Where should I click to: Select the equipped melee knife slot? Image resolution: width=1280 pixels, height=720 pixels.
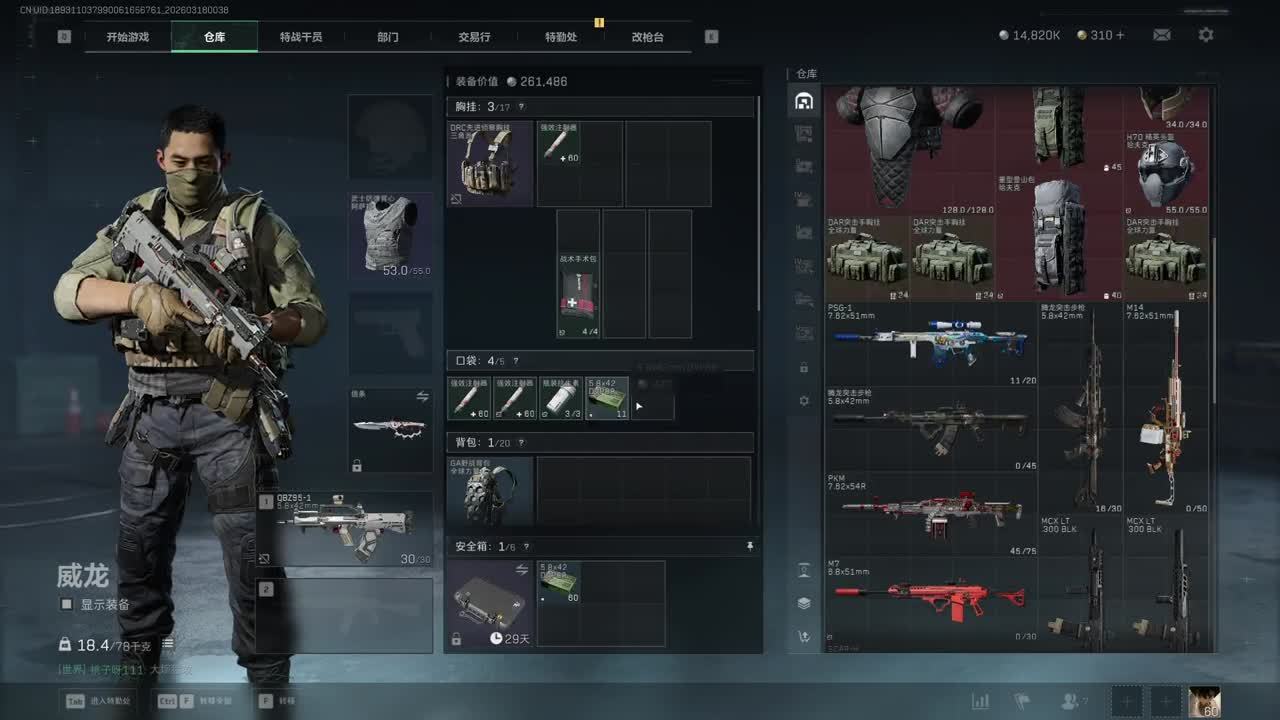(390, 430)
